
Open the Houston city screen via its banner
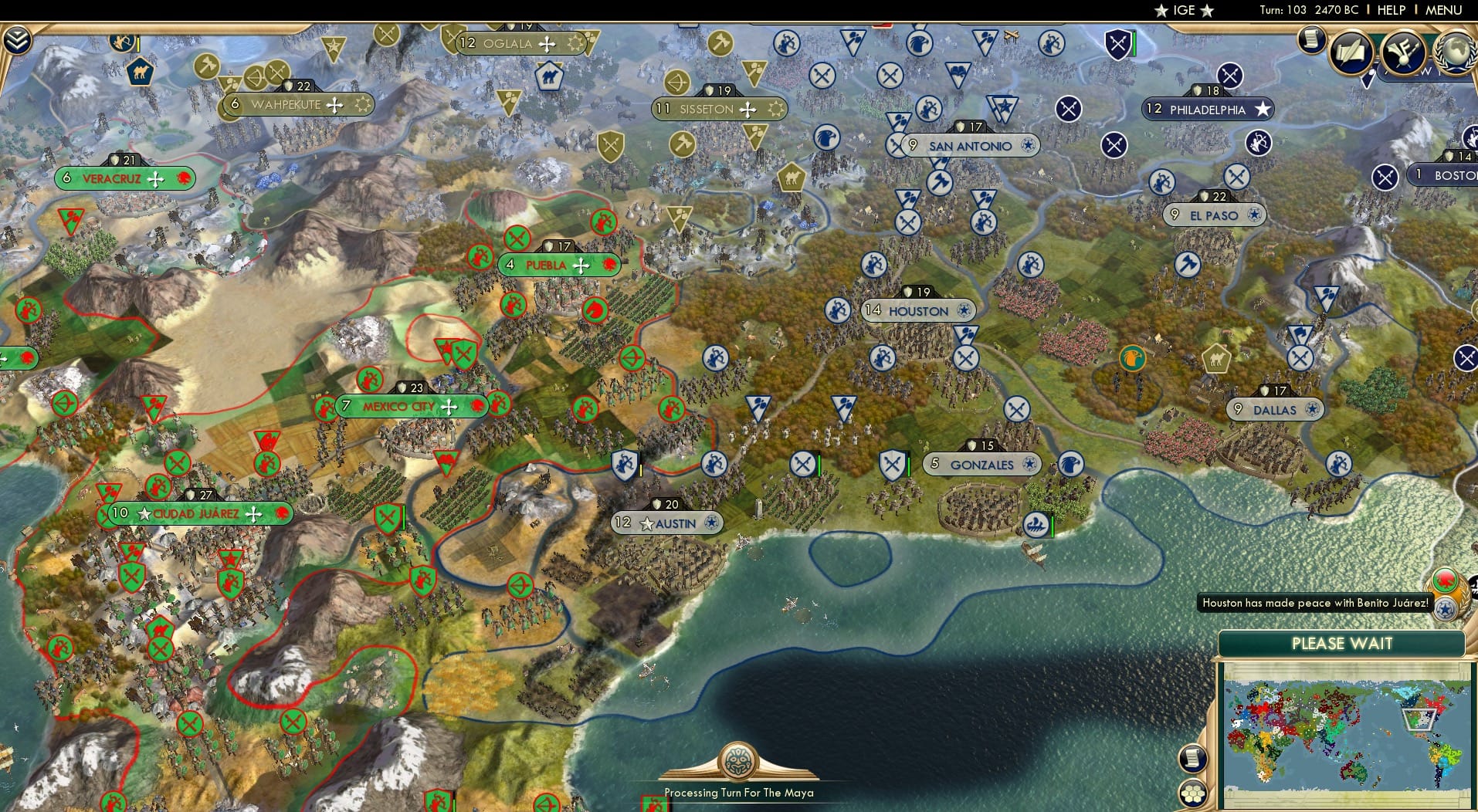[x=917, y=310]
